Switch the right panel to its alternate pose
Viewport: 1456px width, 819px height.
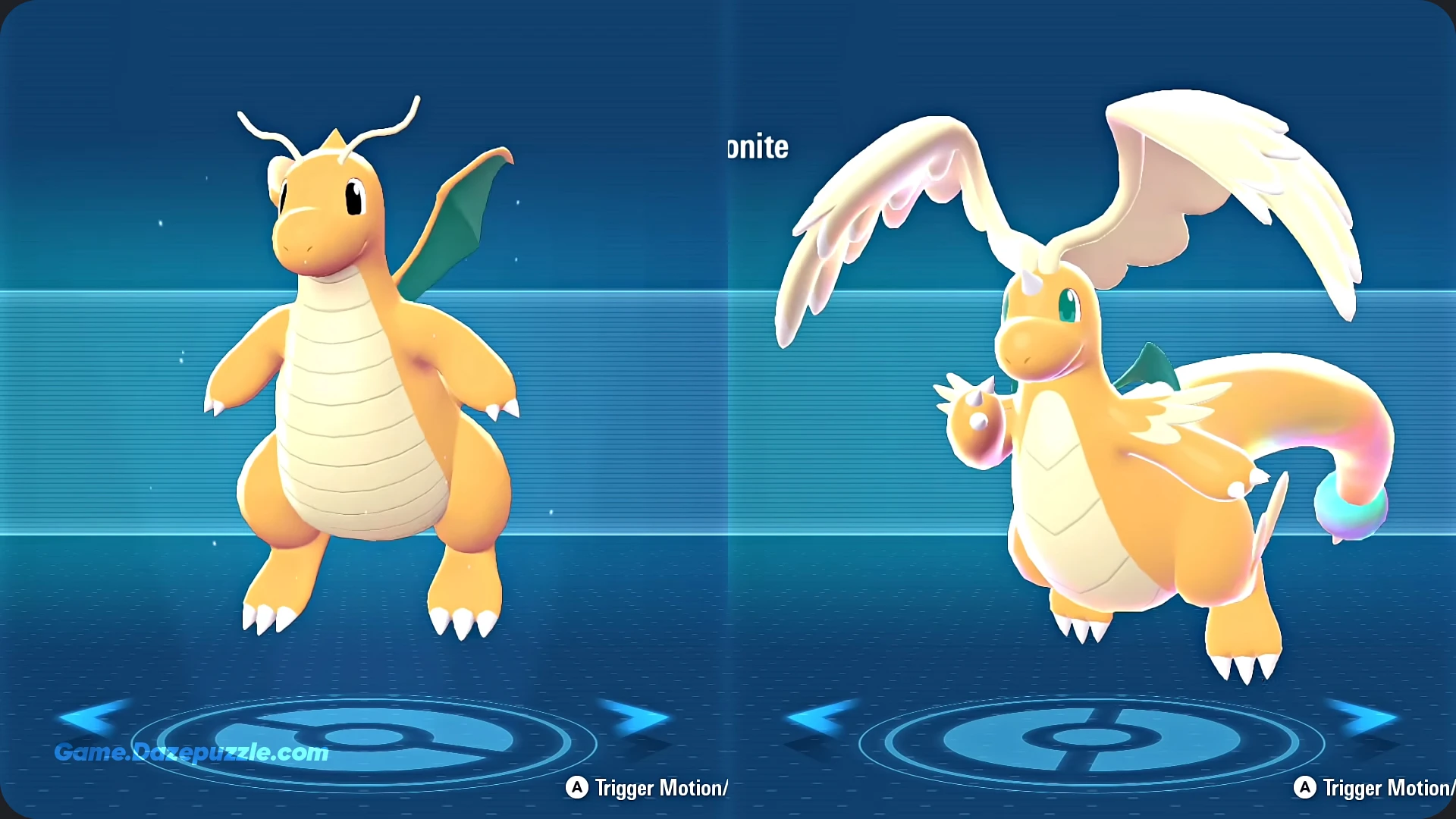[1307, 789]
